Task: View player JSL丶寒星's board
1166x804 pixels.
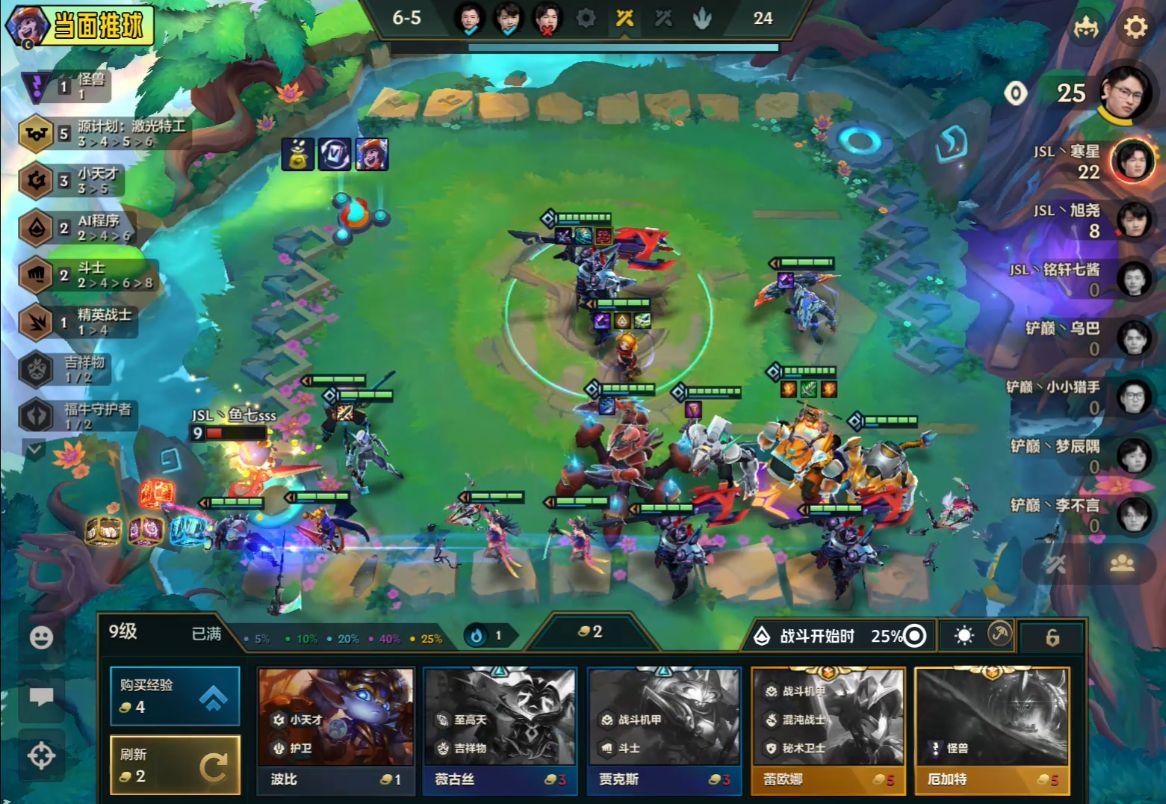Action: click(1130, 160)
